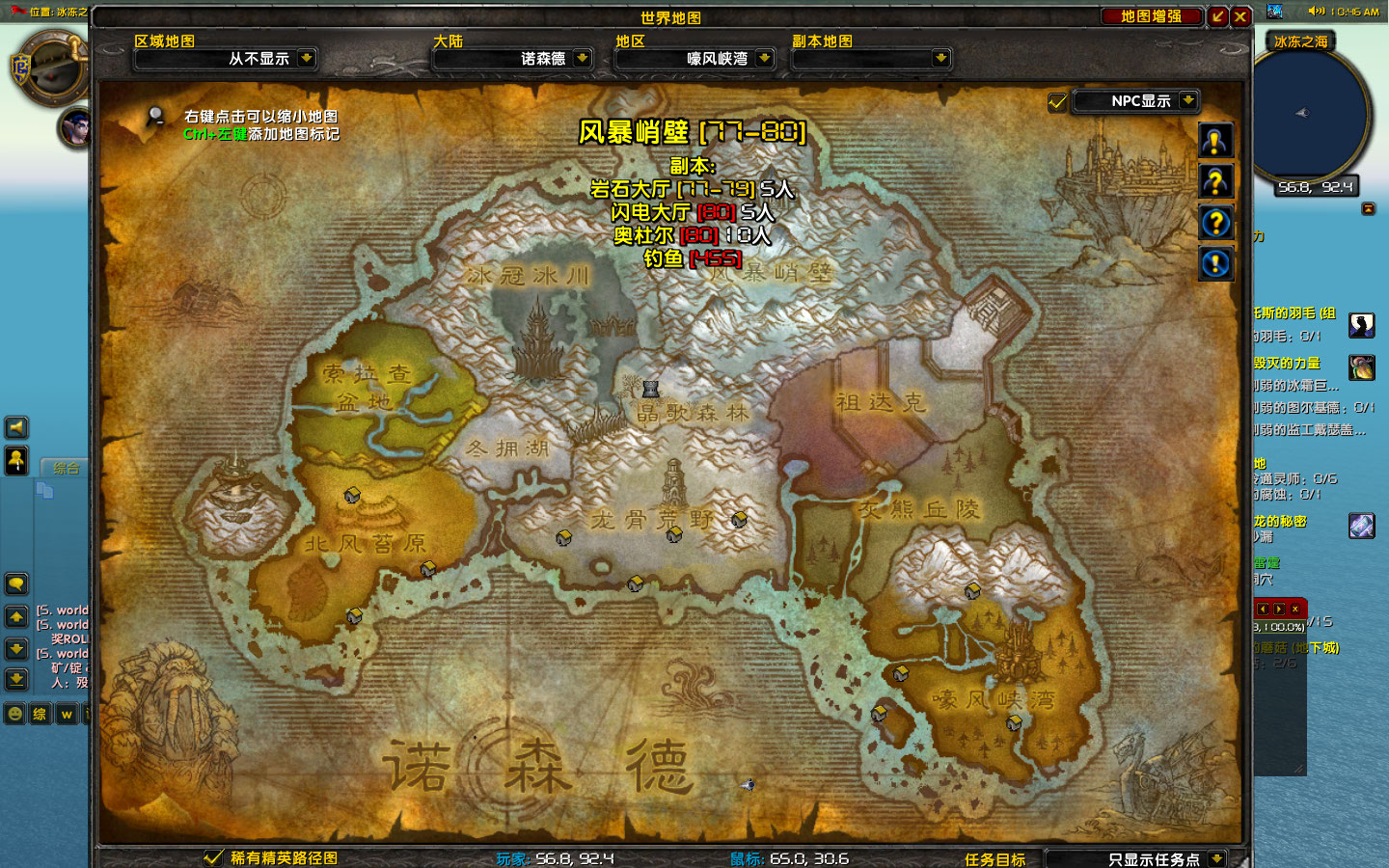
Task: Open the 大陆 continent dropdown showing 诺森德
Action: (x=582, y=58)
